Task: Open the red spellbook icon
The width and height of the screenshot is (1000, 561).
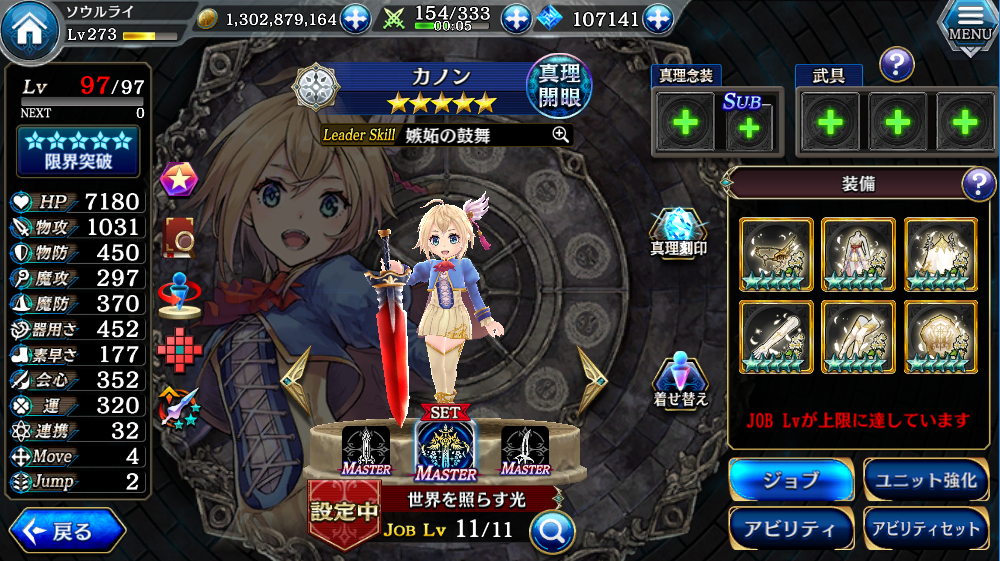Action: (179, 232)
